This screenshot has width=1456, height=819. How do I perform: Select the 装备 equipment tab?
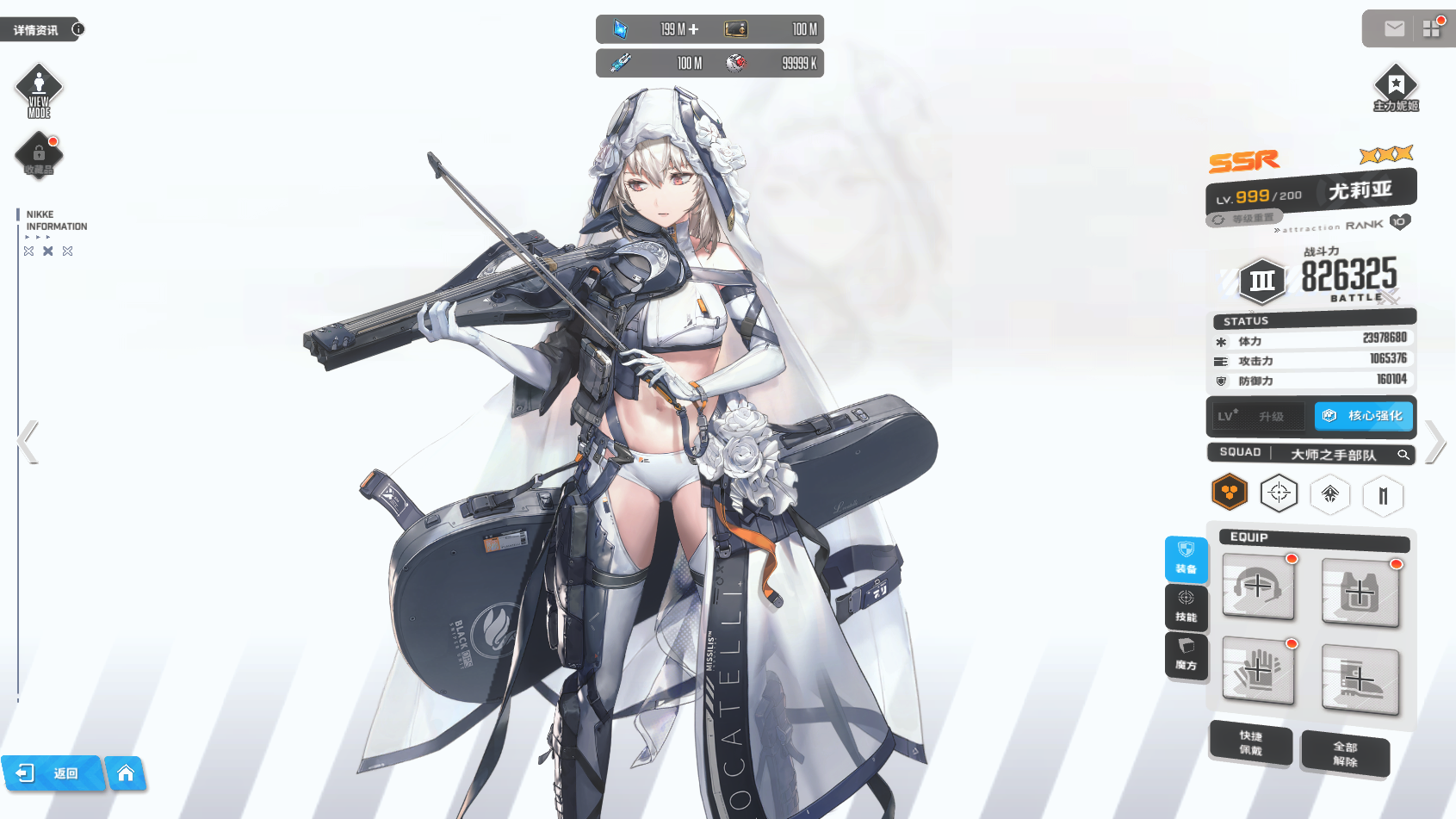click(1186, 559)
